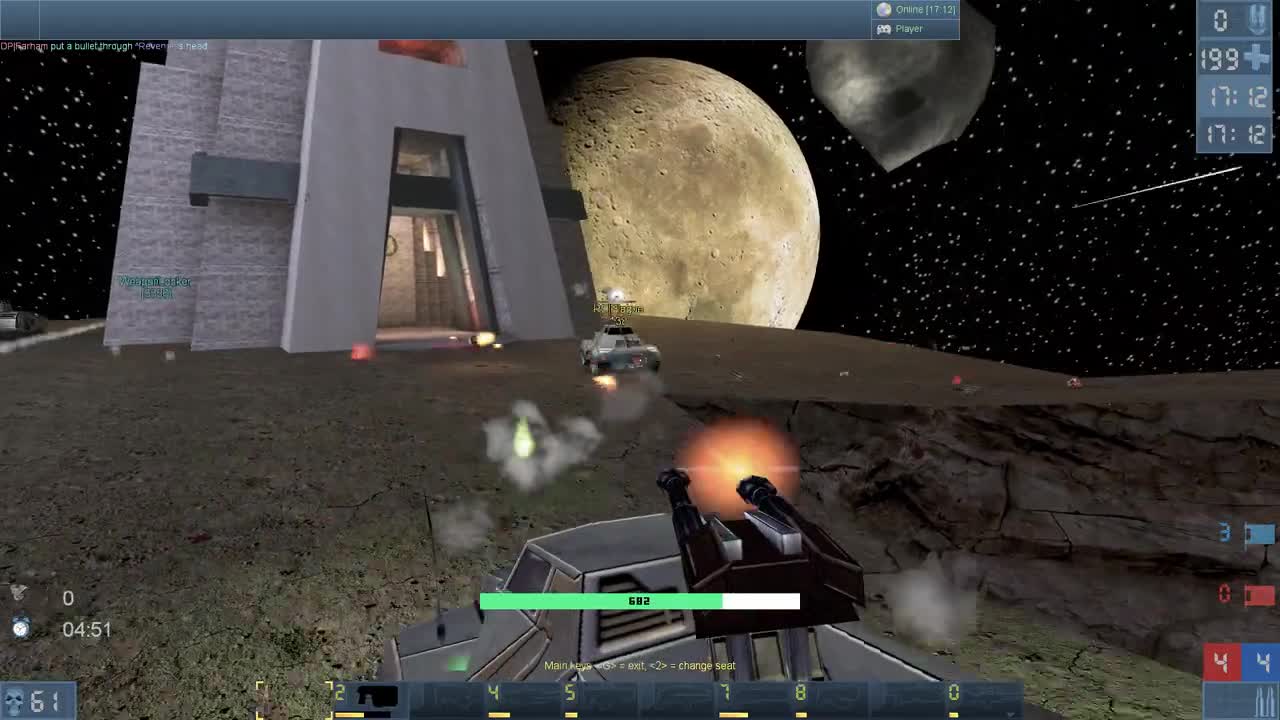Click the Main keys exit hint text
The height and width of the screenshot is (720, 1280).
640,664
